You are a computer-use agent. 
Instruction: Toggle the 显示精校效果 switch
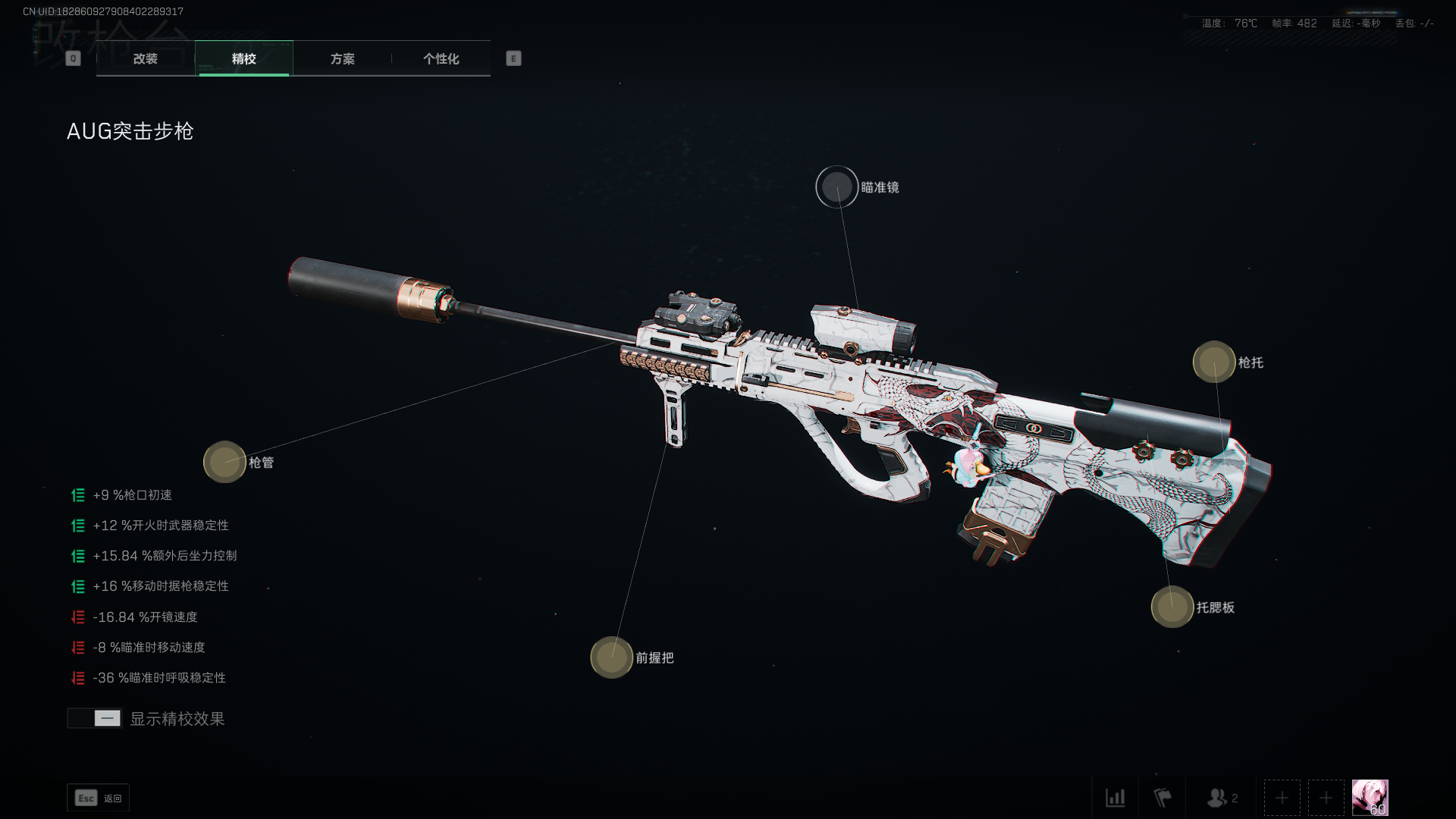[x=95, y=718]
